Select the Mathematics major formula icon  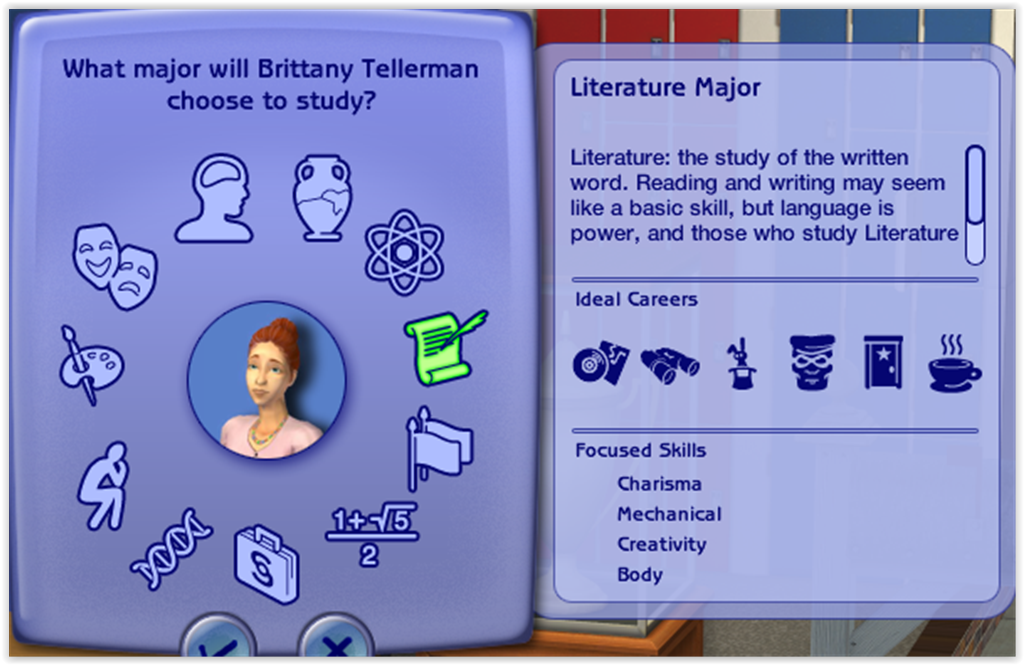(371, 535)
